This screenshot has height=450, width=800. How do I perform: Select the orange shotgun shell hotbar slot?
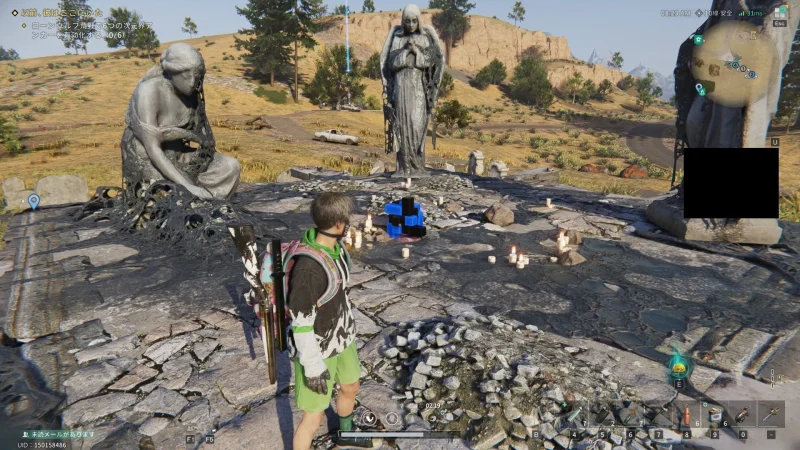tap(686, 415)
